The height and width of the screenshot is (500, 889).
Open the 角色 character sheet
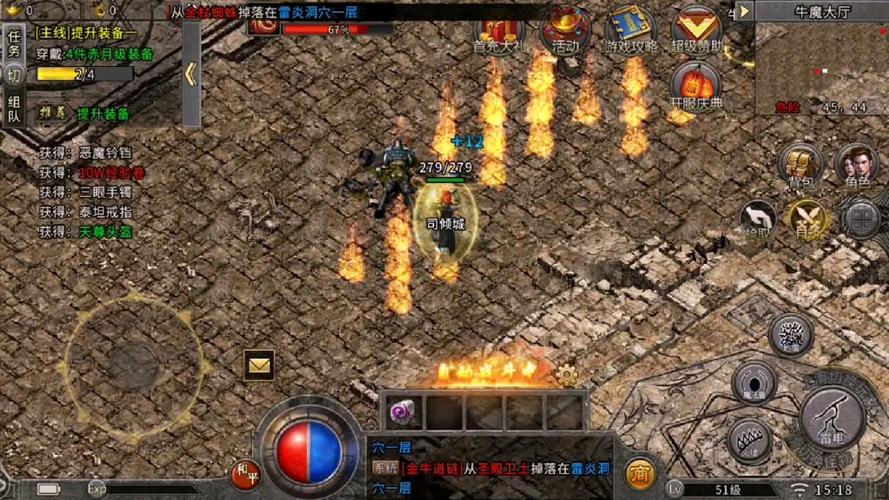coord(856,165)
